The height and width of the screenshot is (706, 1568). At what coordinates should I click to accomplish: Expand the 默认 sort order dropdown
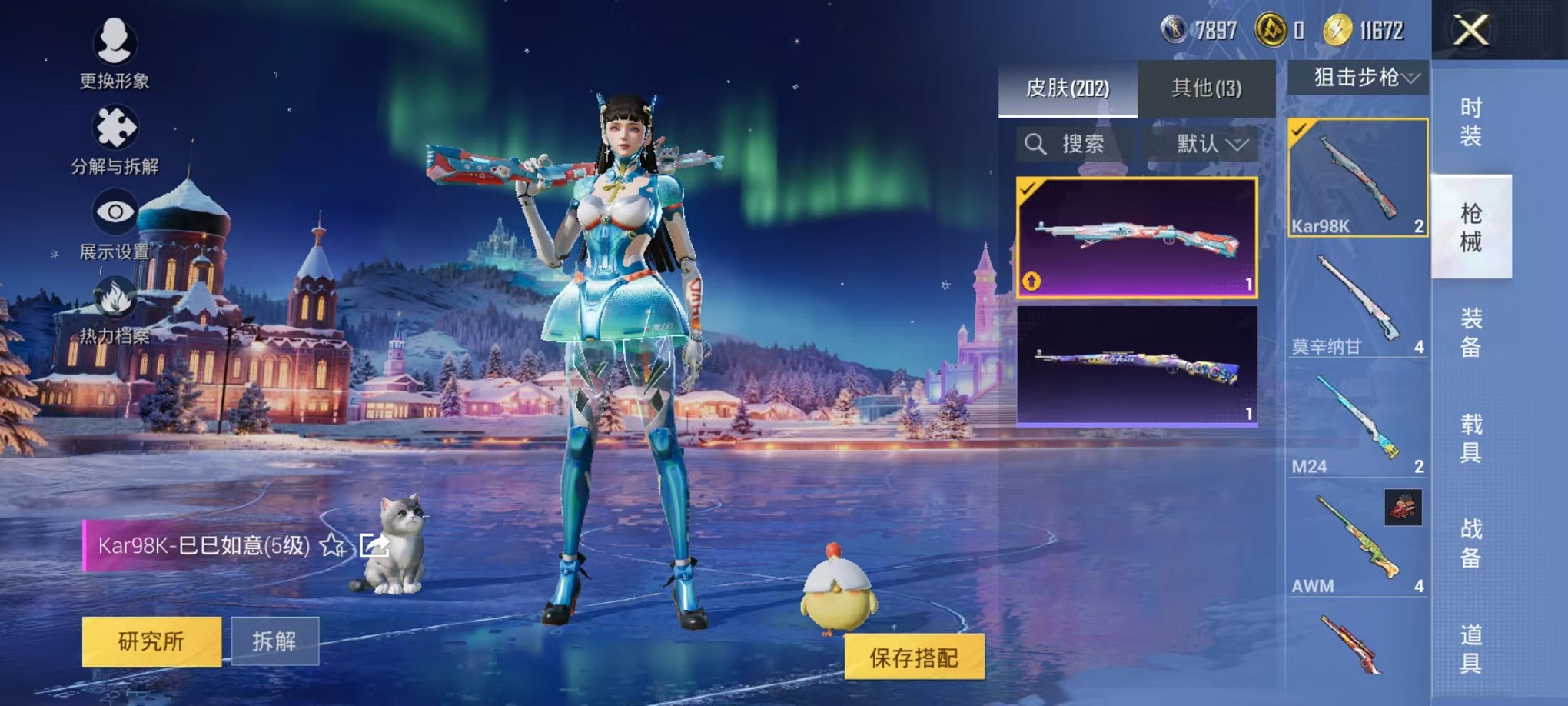1201,145
